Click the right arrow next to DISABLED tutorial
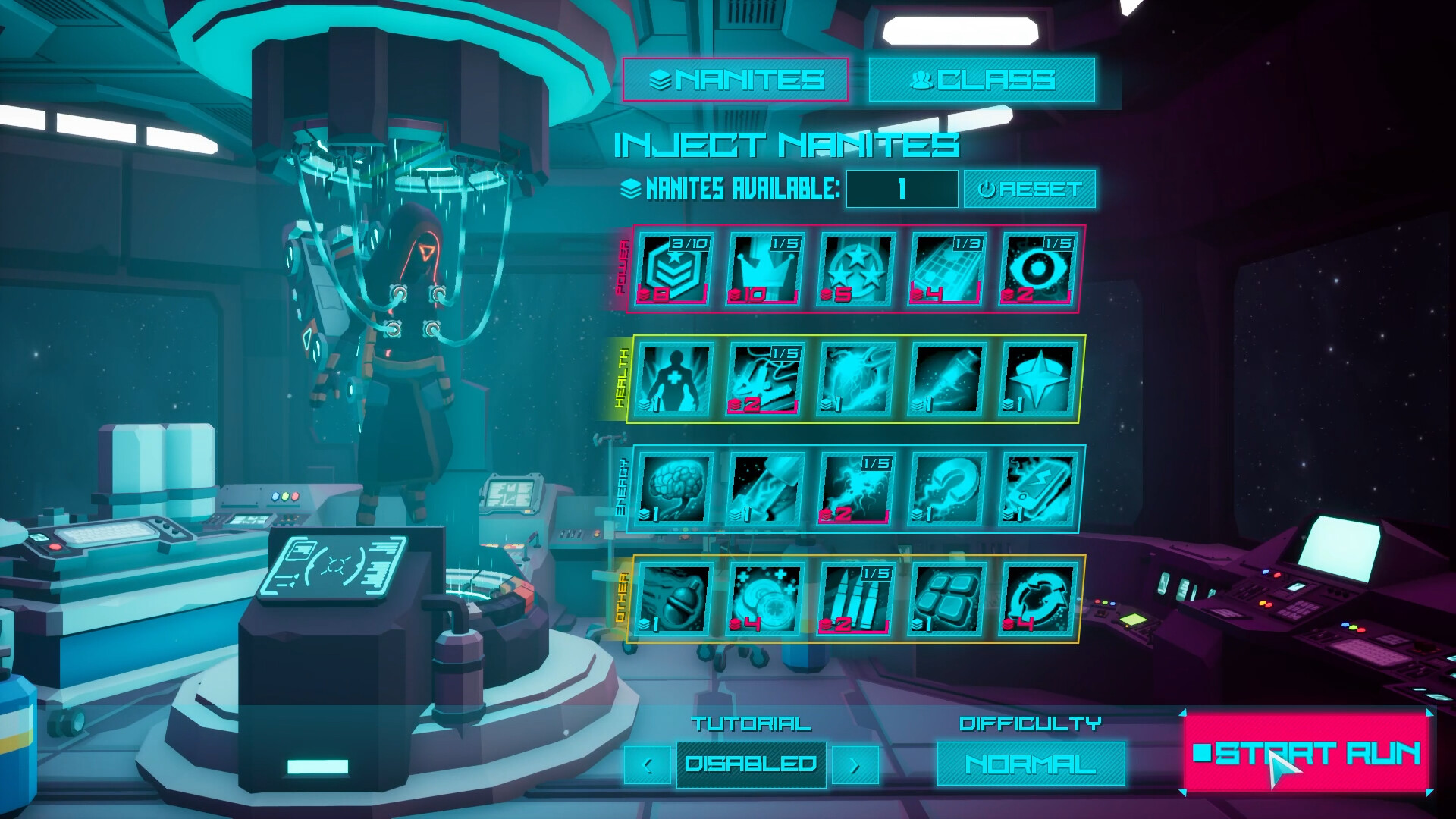 (x=854, y=766)
